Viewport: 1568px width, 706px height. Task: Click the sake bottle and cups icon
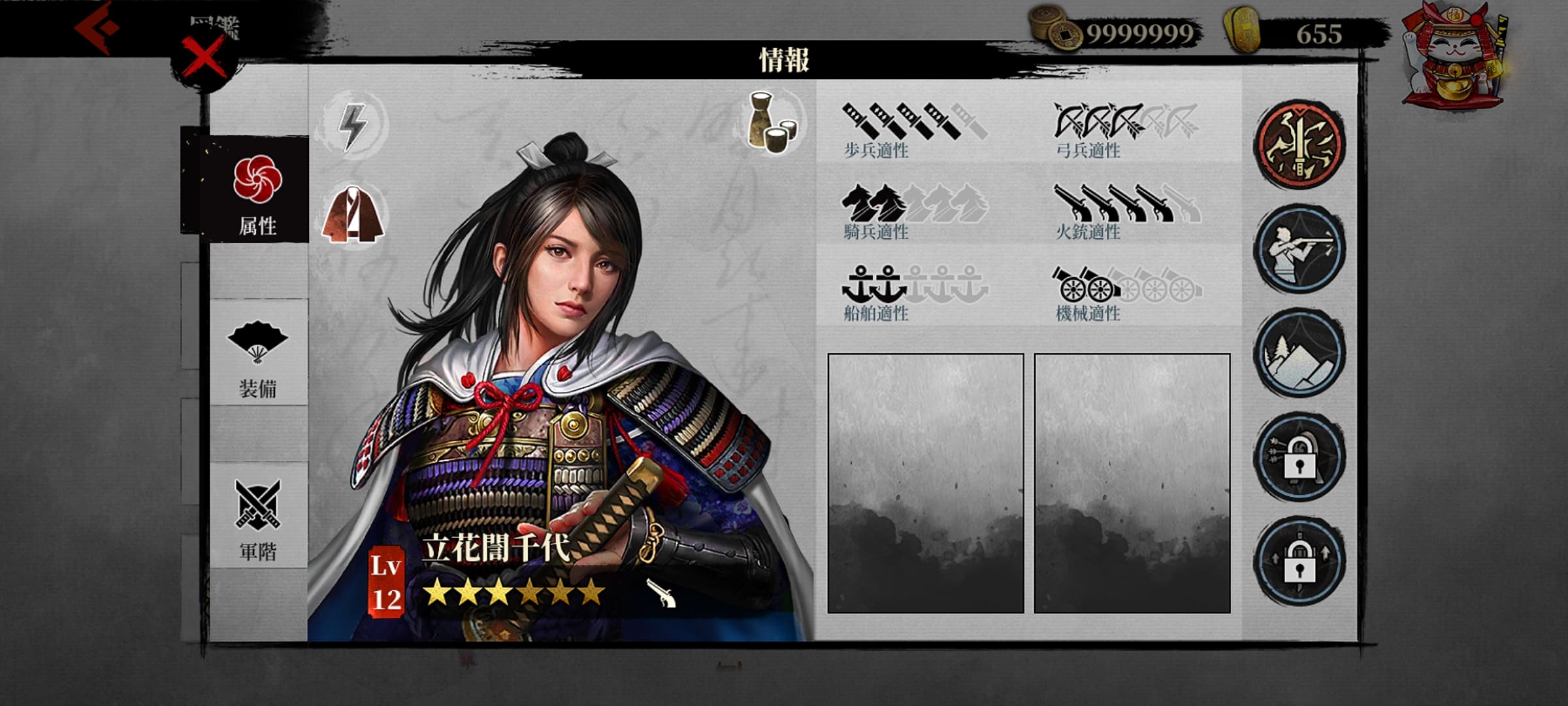[773, 123]
